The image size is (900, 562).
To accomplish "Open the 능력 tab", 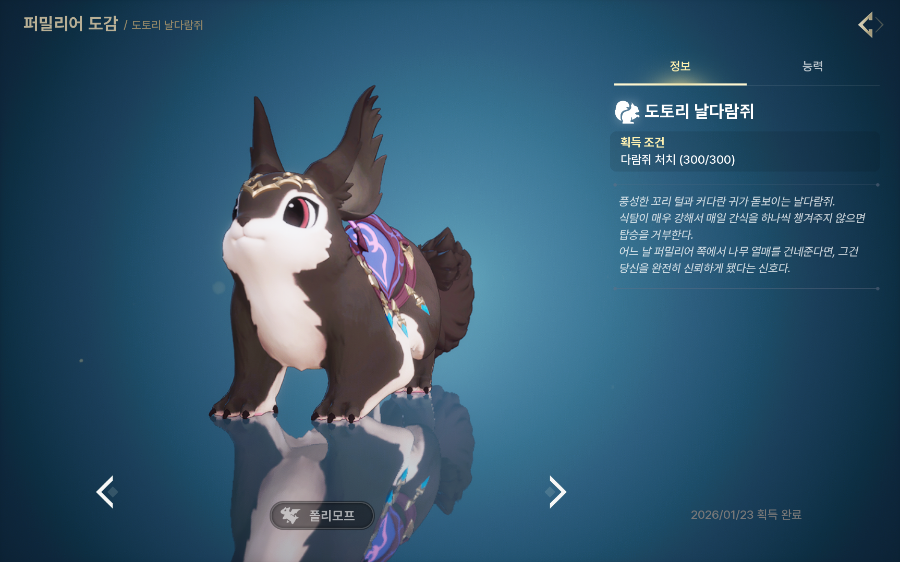I will (x=812, y=67).
